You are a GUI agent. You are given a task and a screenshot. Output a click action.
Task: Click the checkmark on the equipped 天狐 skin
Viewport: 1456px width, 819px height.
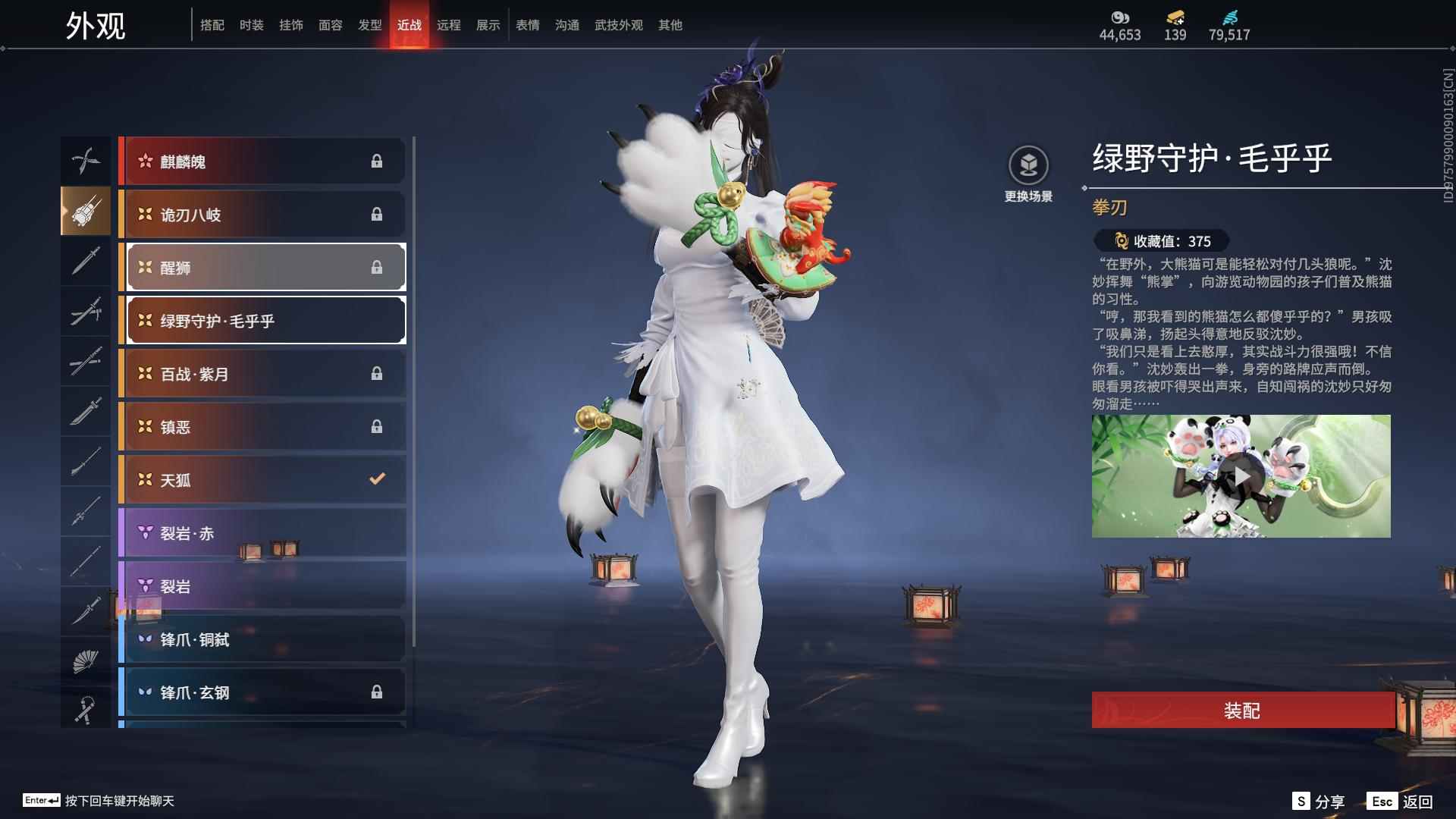tap(375, 479)
